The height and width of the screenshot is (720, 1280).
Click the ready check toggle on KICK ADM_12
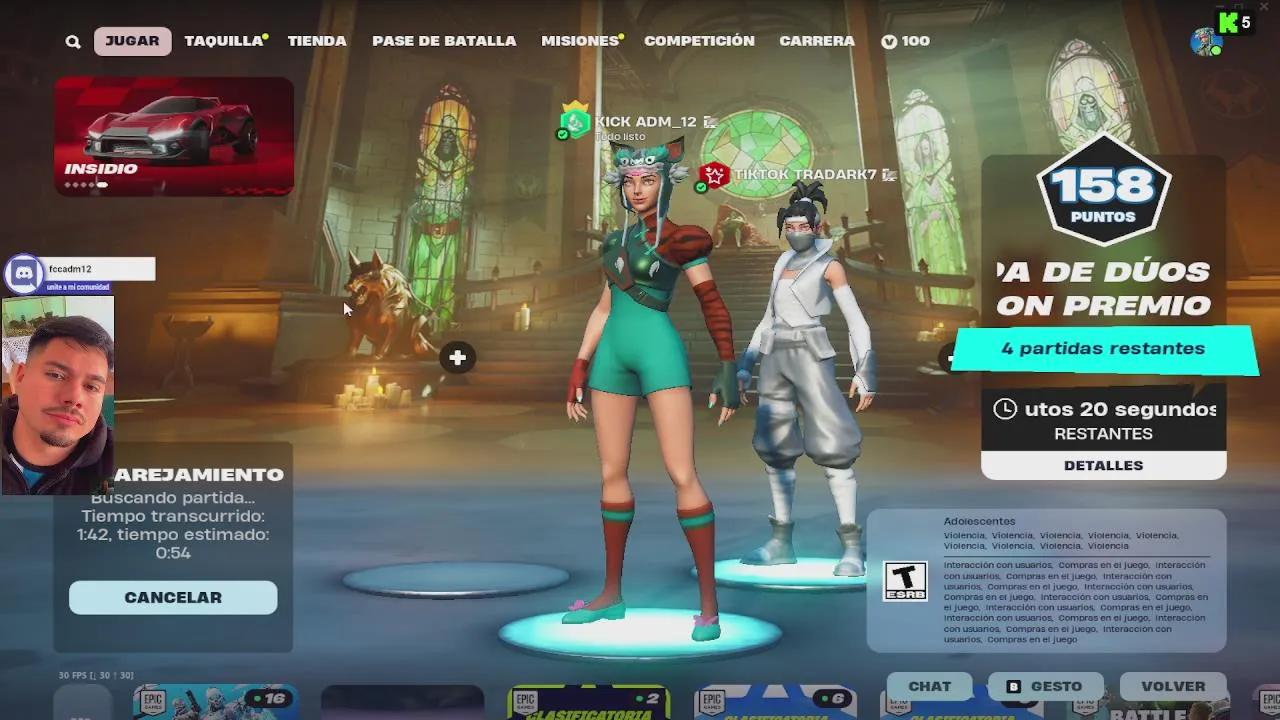(x=562, y=133)
